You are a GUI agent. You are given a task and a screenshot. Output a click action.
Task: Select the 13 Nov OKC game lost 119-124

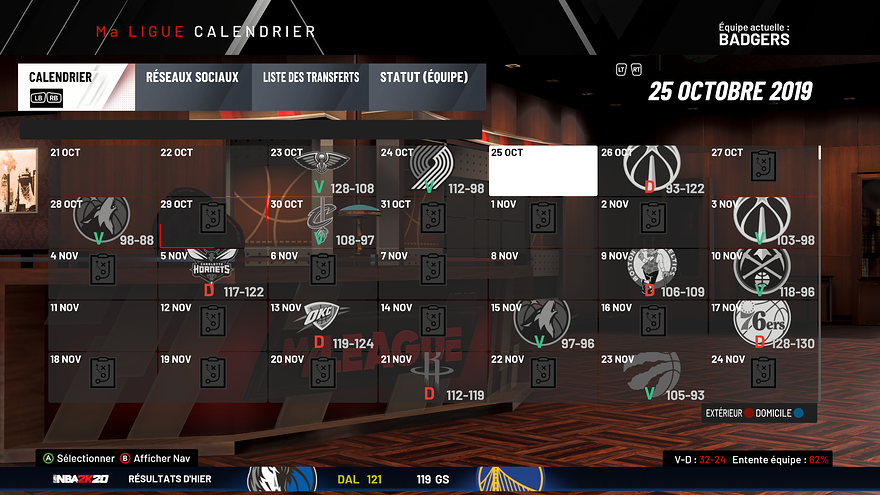coord(323,325)
